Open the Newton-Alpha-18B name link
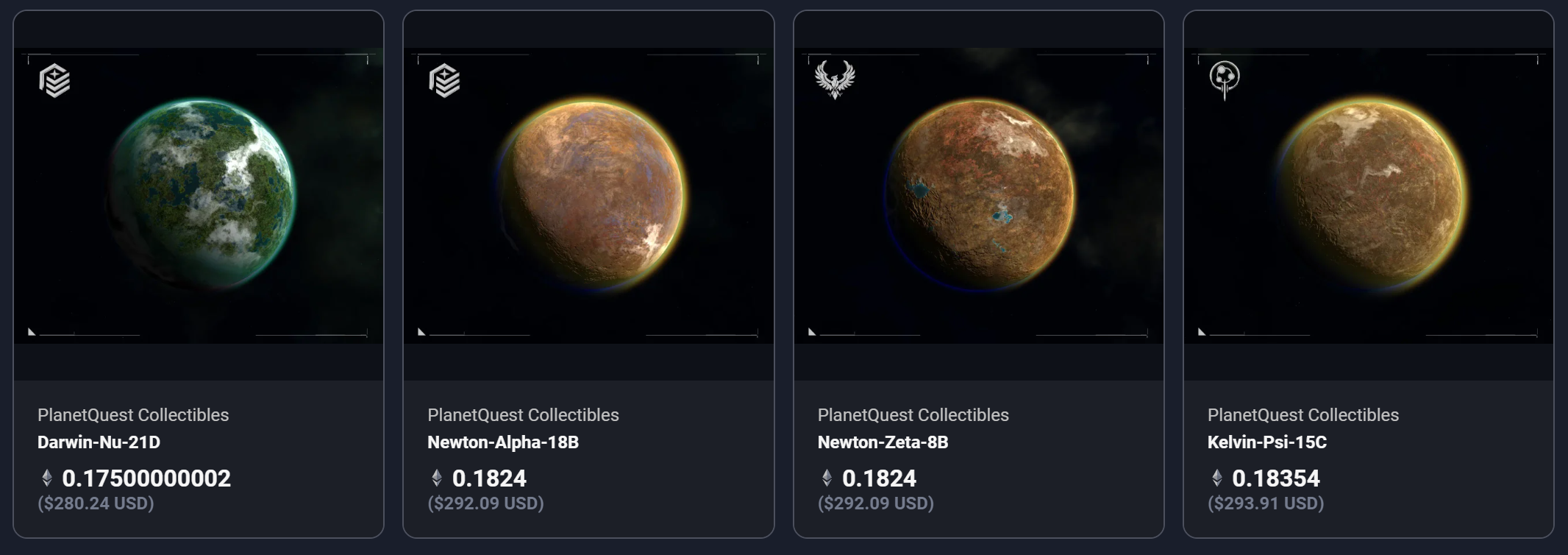 [503, 442]
